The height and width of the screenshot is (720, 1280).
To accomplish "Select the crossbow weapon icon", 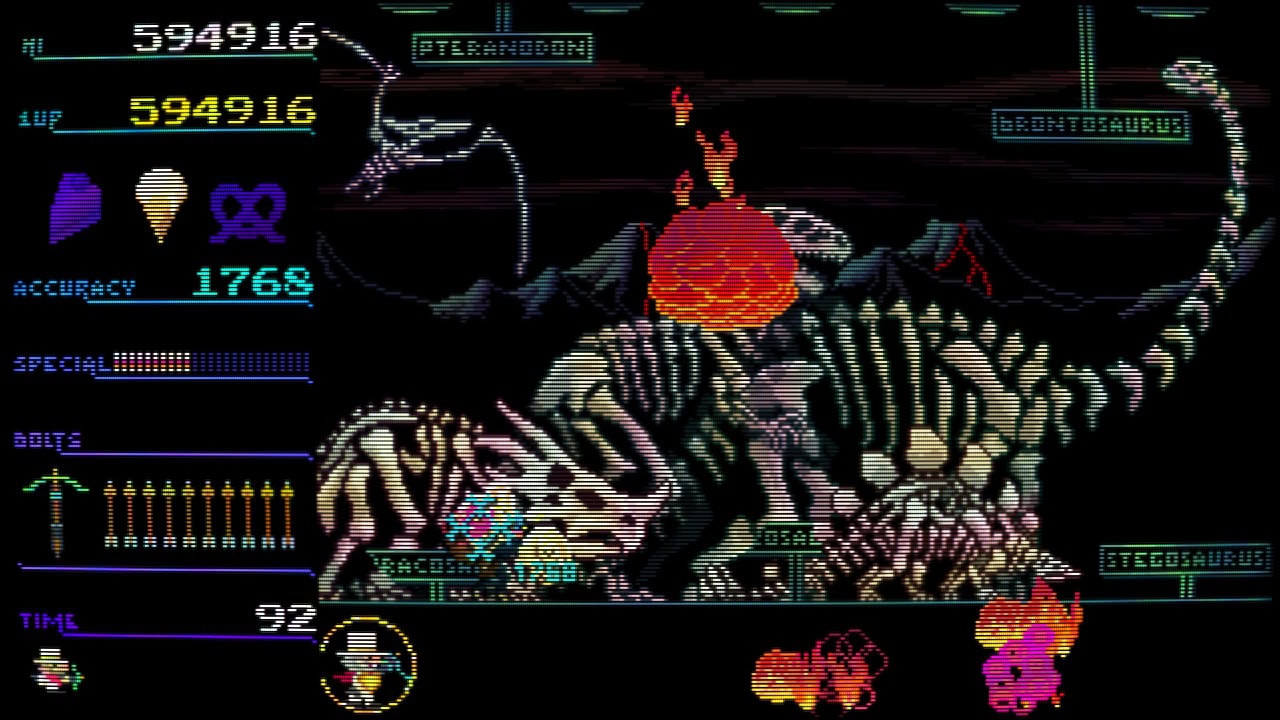I will coord(56,512).
